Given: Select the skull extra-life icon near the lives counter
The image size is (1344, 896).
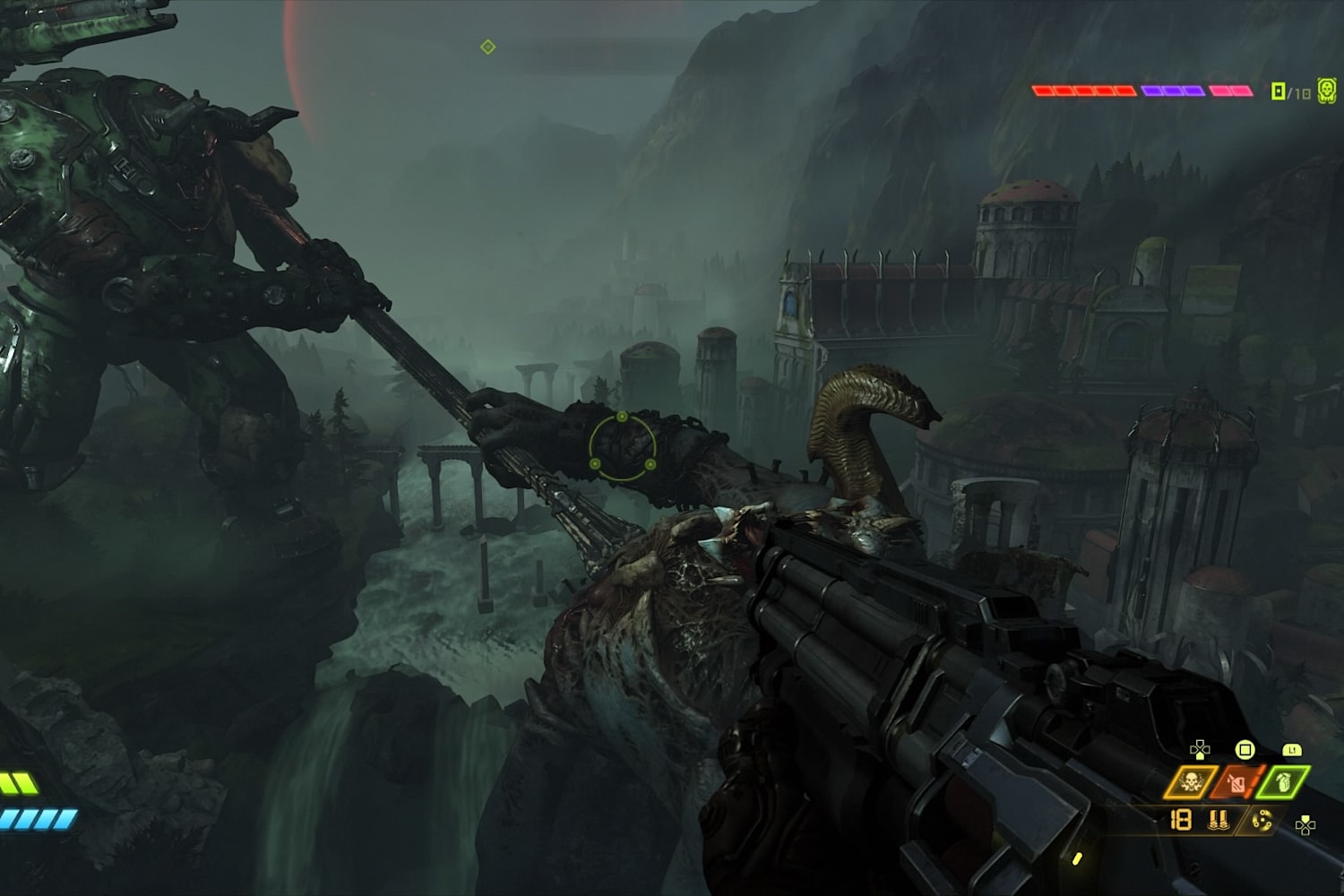Looking at the screenshot, I should pos(1326,89).
